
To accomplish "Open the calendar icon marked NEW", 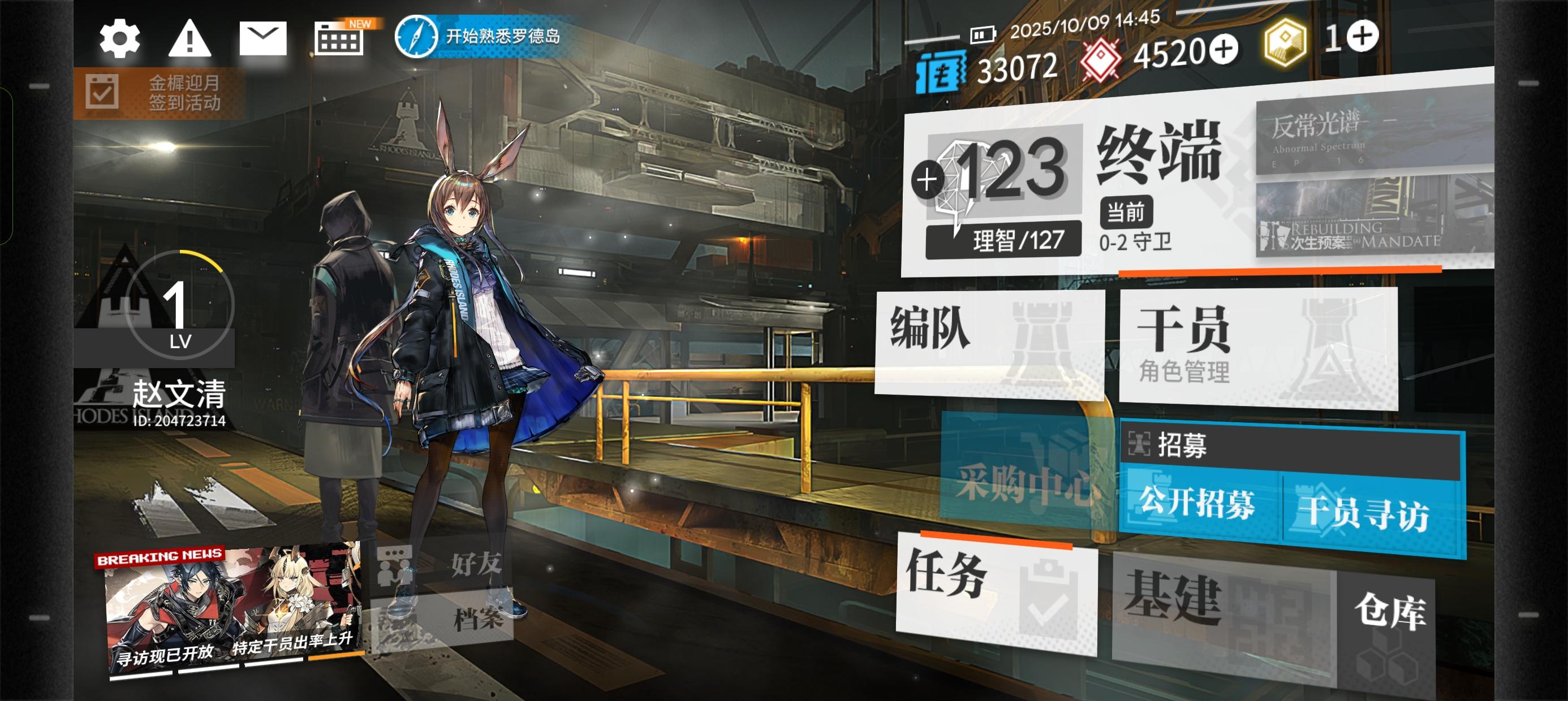I will tap(338, 40).
